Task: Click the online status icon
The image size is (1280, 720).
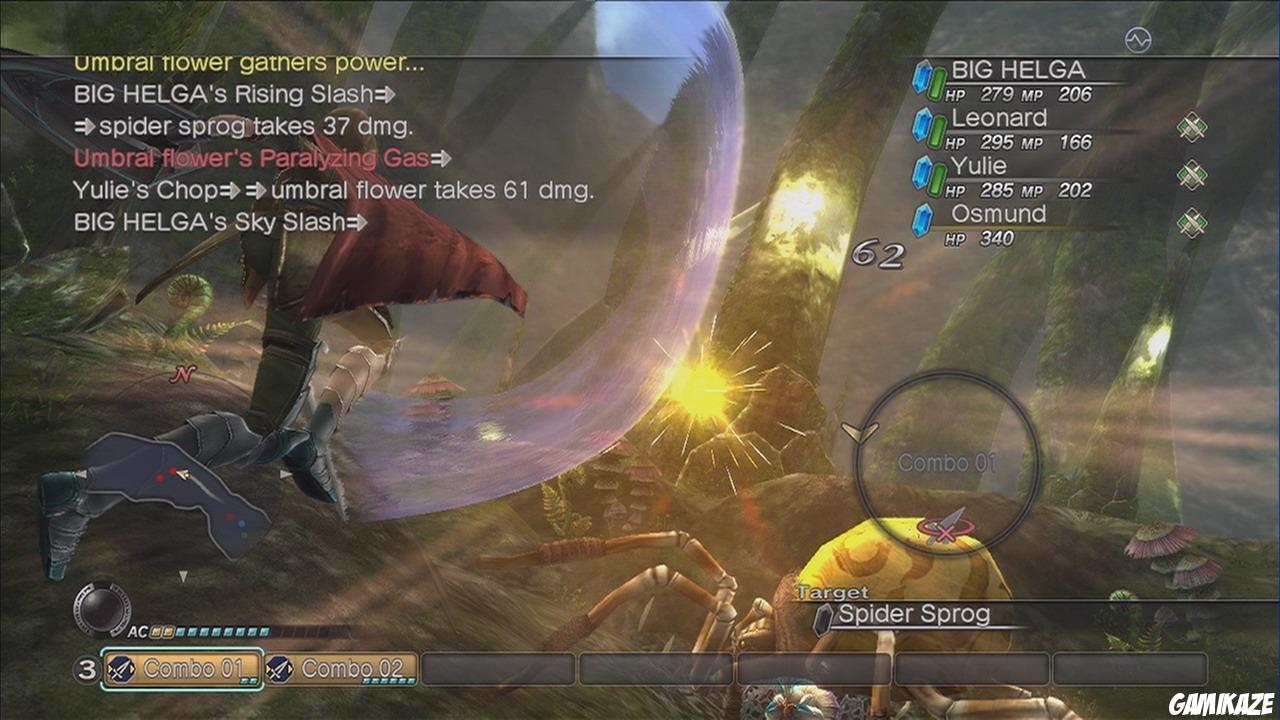Action: (x=1138, y=40)
